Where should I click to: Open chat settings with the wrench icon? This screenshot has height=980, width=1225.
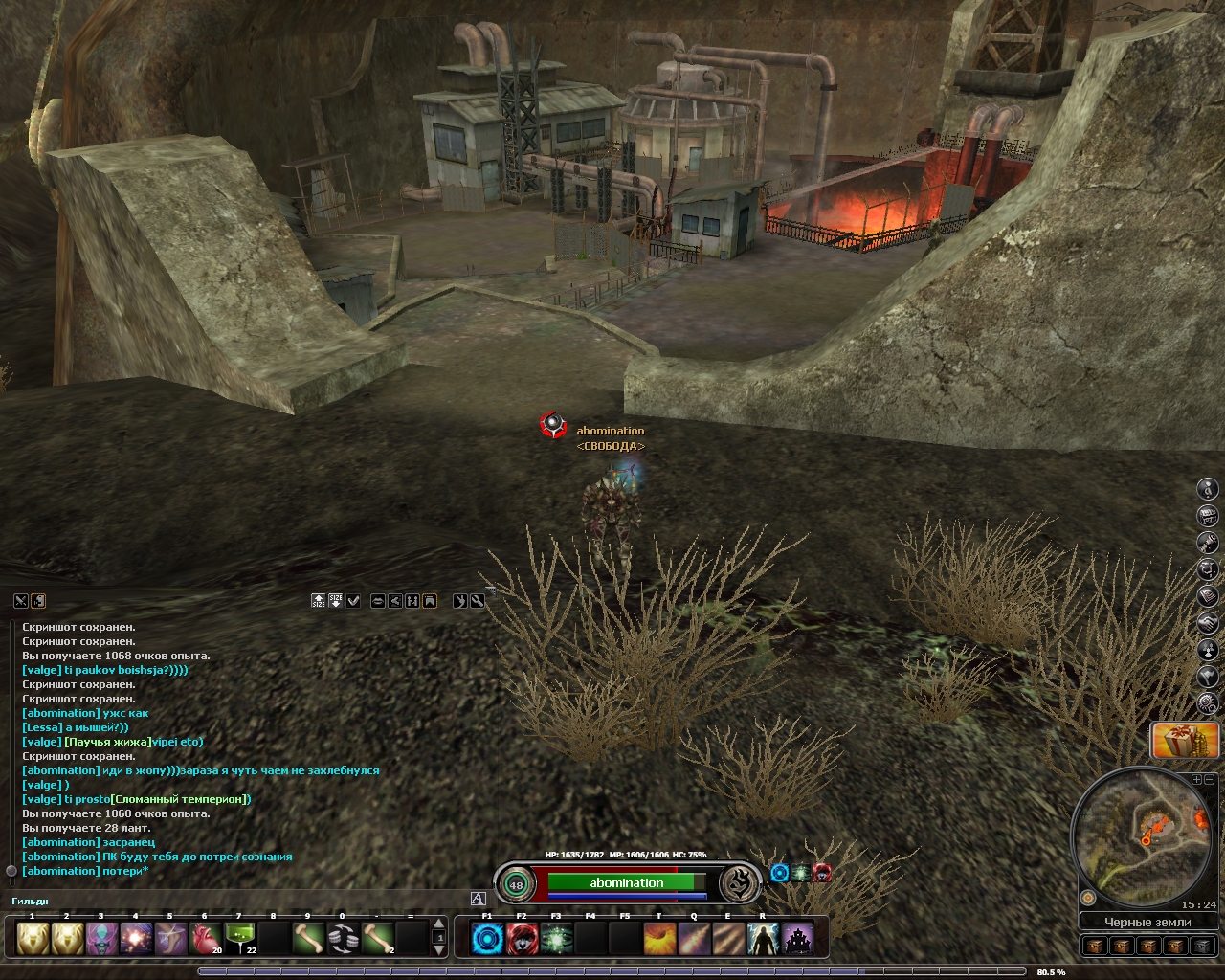coord(477,601)
